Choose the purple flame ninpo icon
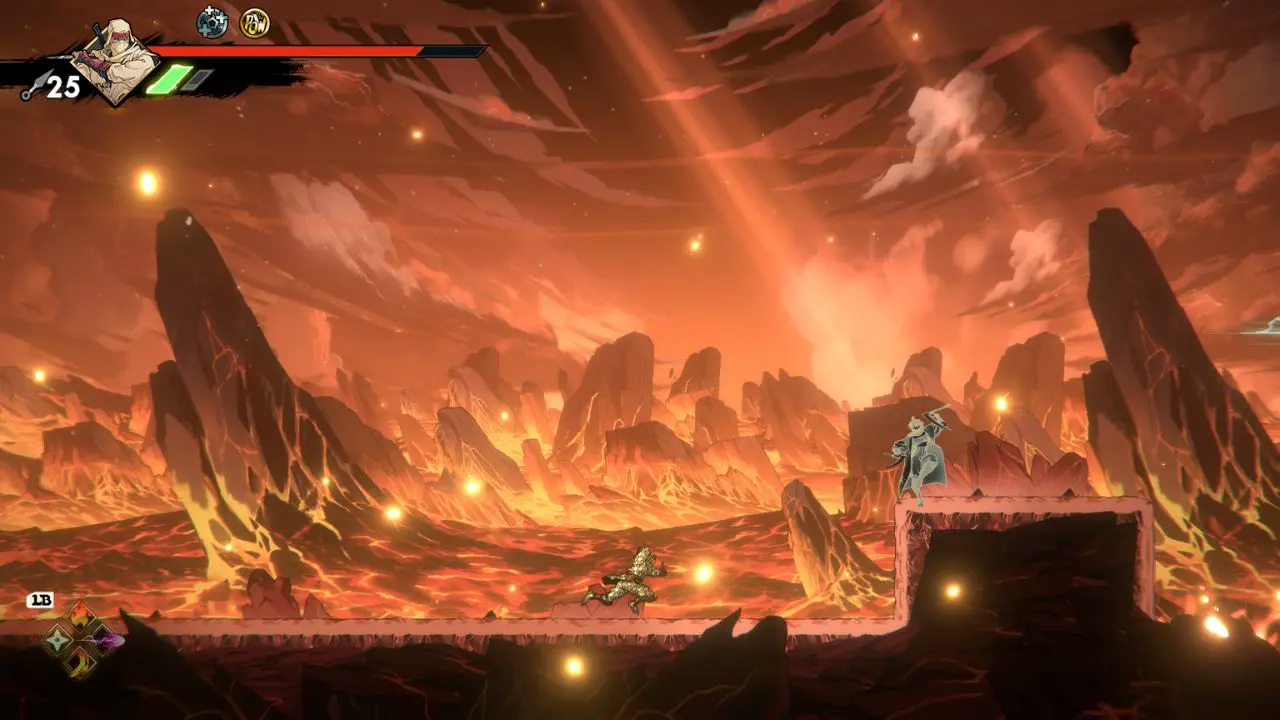 [x=104, y=640]
